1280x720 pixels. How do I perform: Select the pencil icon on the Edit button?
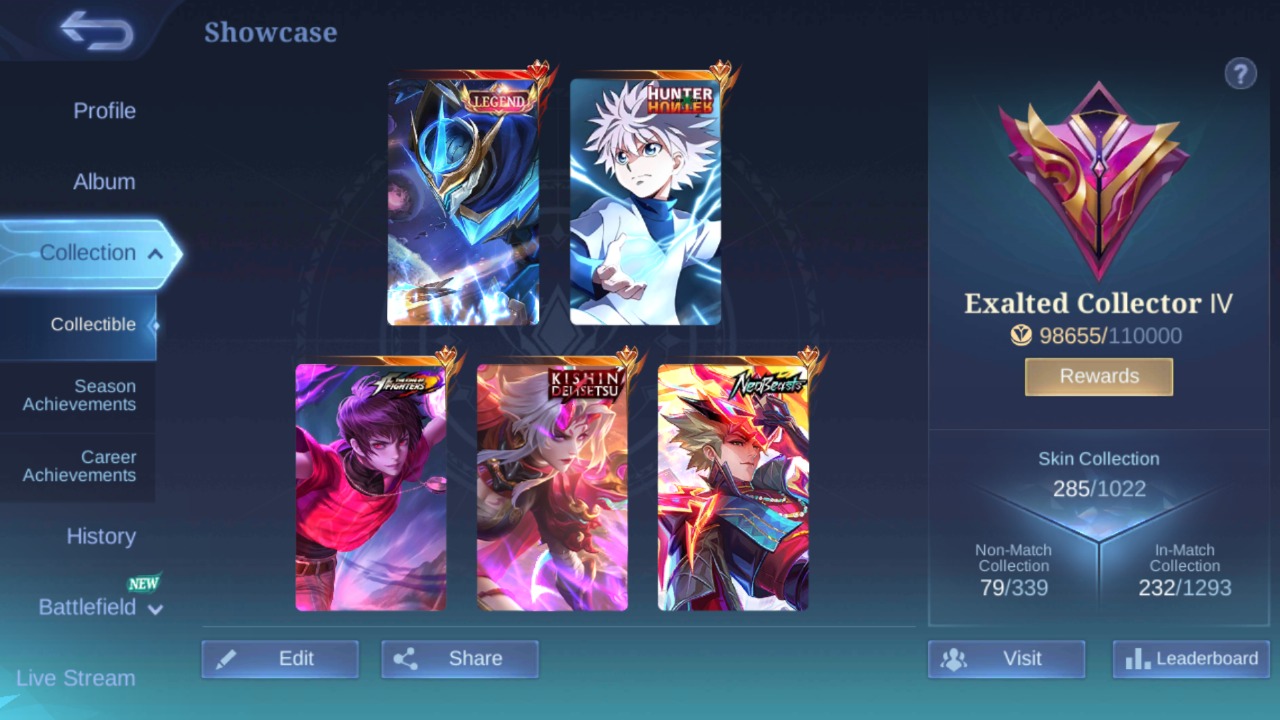[x=226, y=658]
